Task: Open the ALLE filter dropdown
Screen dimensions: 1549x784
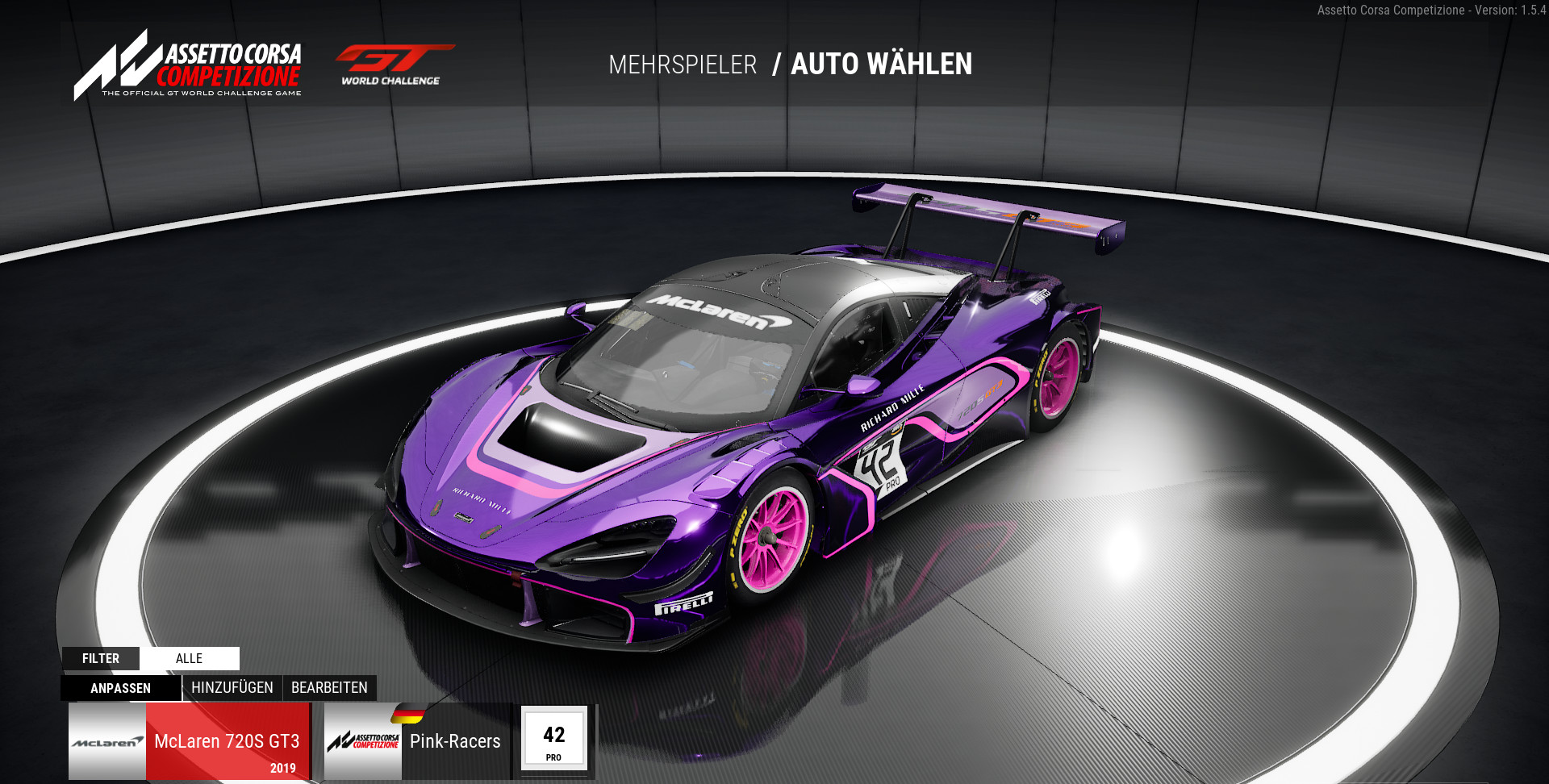Action: pyautogui.click(x=190, y=658)
